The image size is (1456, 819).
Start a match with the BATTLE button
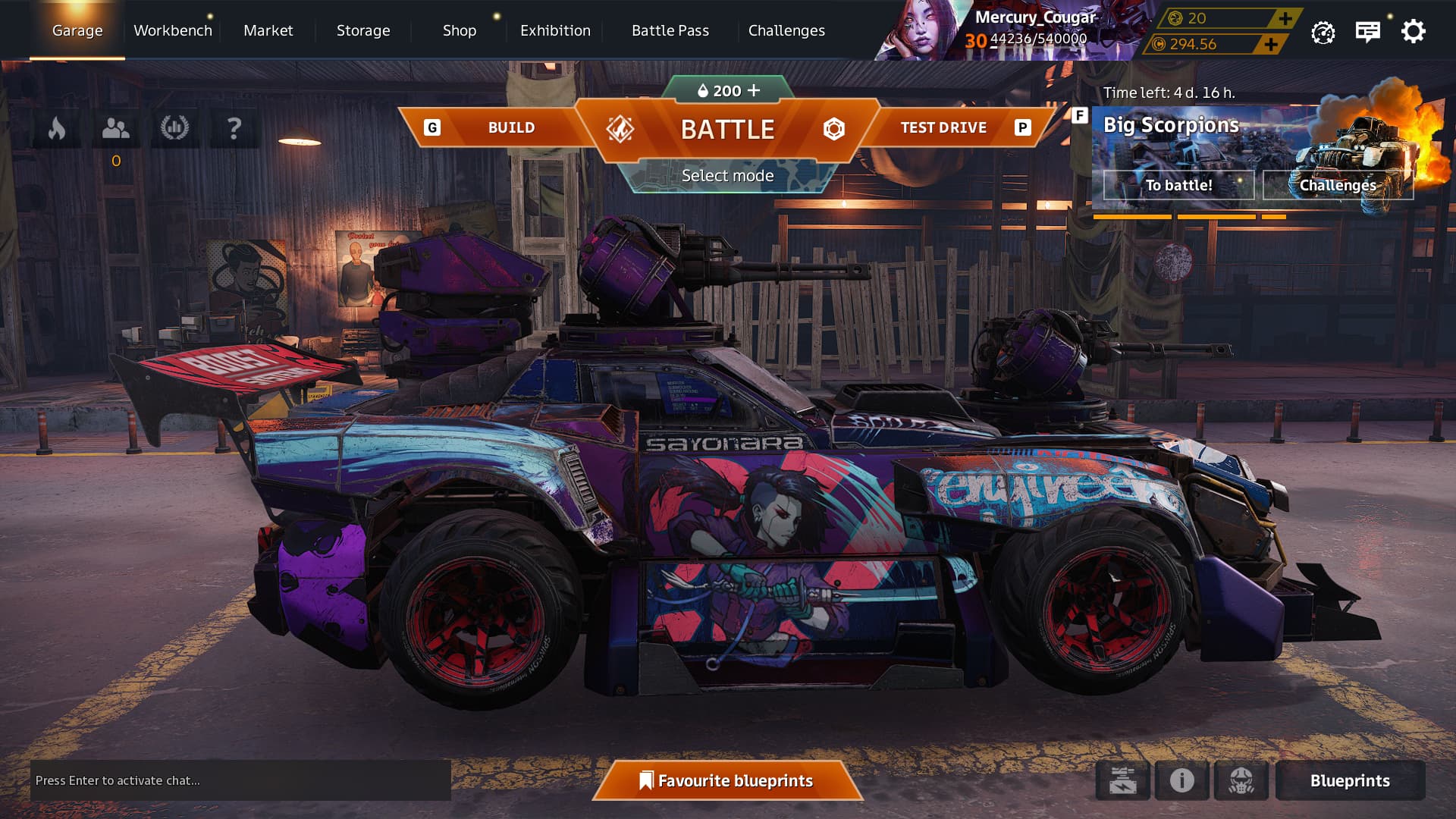point(727,129)
